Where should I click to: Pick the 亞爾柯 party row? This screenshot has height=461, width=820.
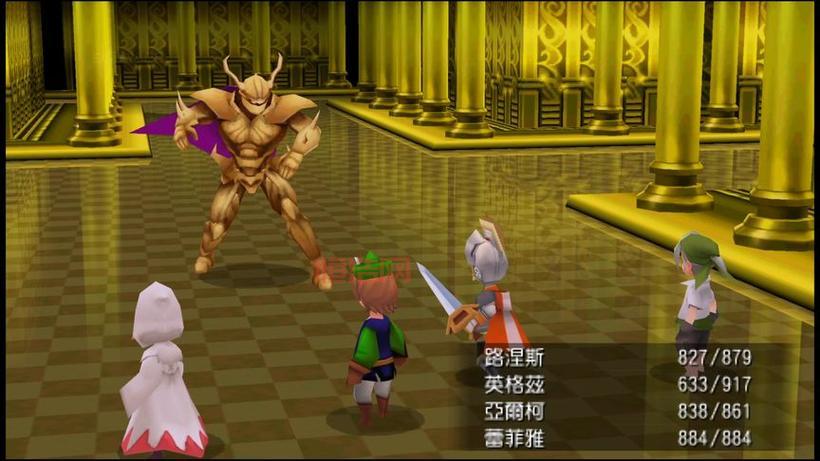click(x=516, y=408)
